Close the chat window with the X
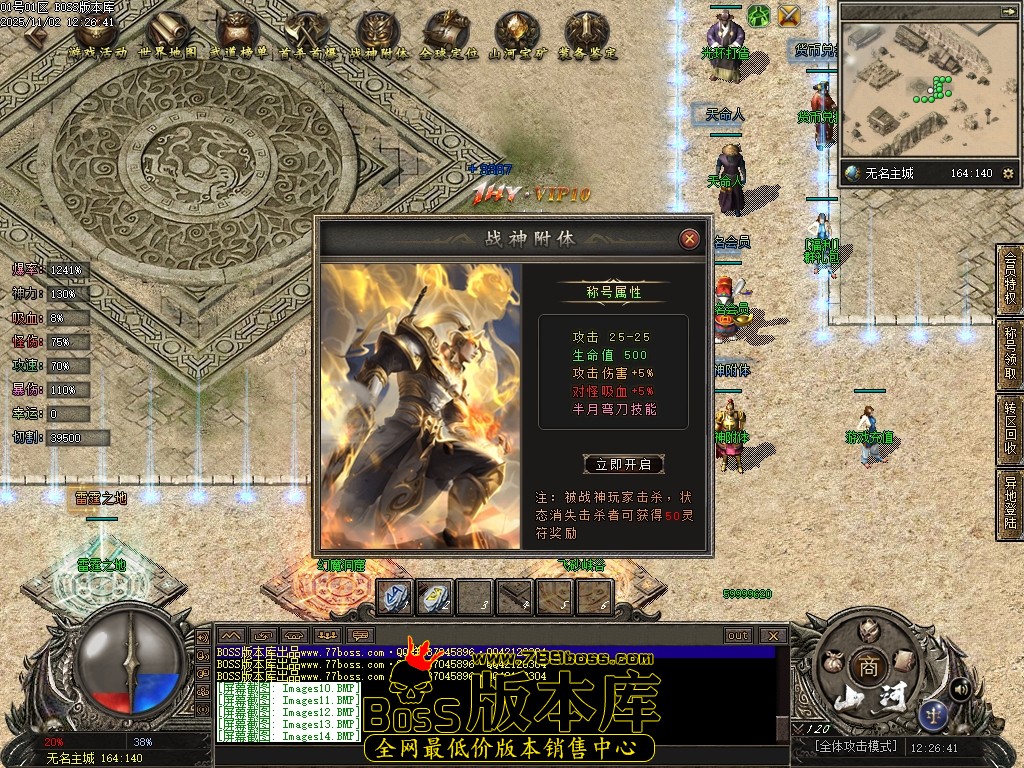Viewport: 1024px width, 768px height. pyautogui.click(x=772, y=635)
